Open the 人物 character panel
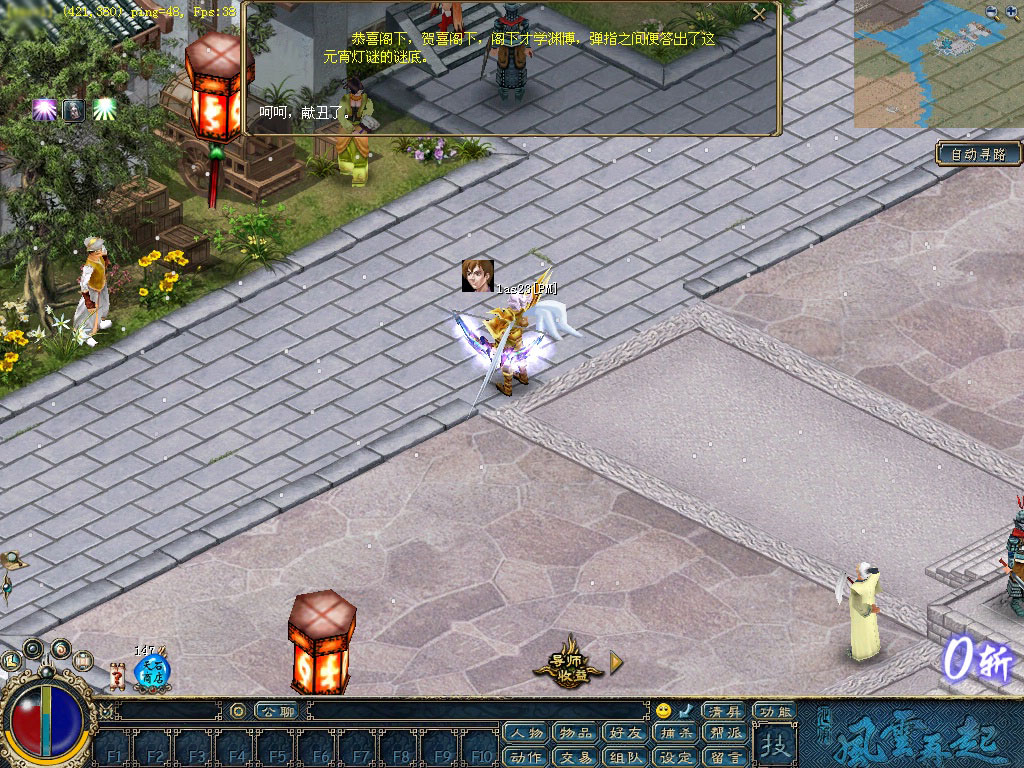The height and width of the screenshot is (768, 1024). click(527, 733)
